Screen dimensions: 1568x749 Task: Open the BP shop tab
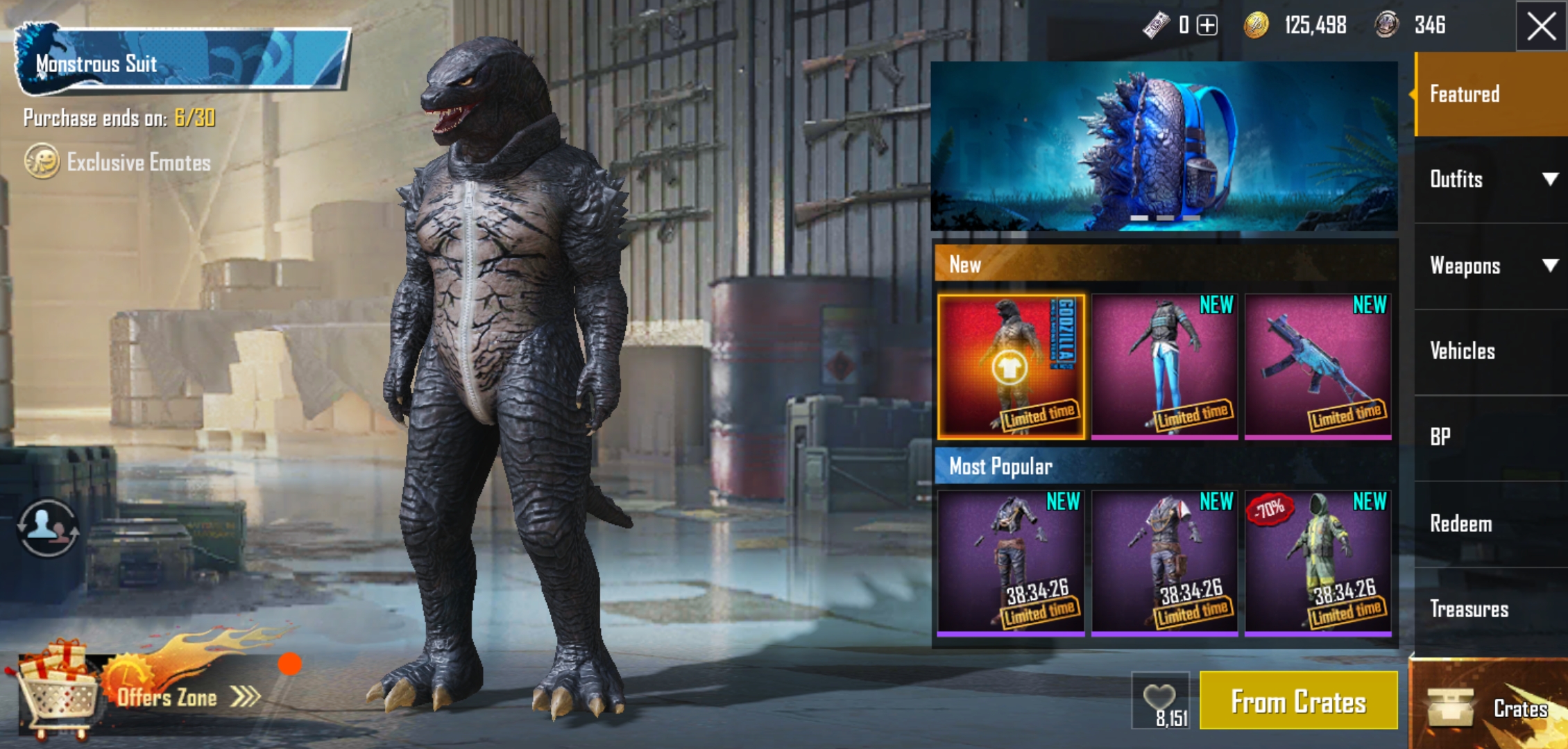click(x=1490, y=437)
